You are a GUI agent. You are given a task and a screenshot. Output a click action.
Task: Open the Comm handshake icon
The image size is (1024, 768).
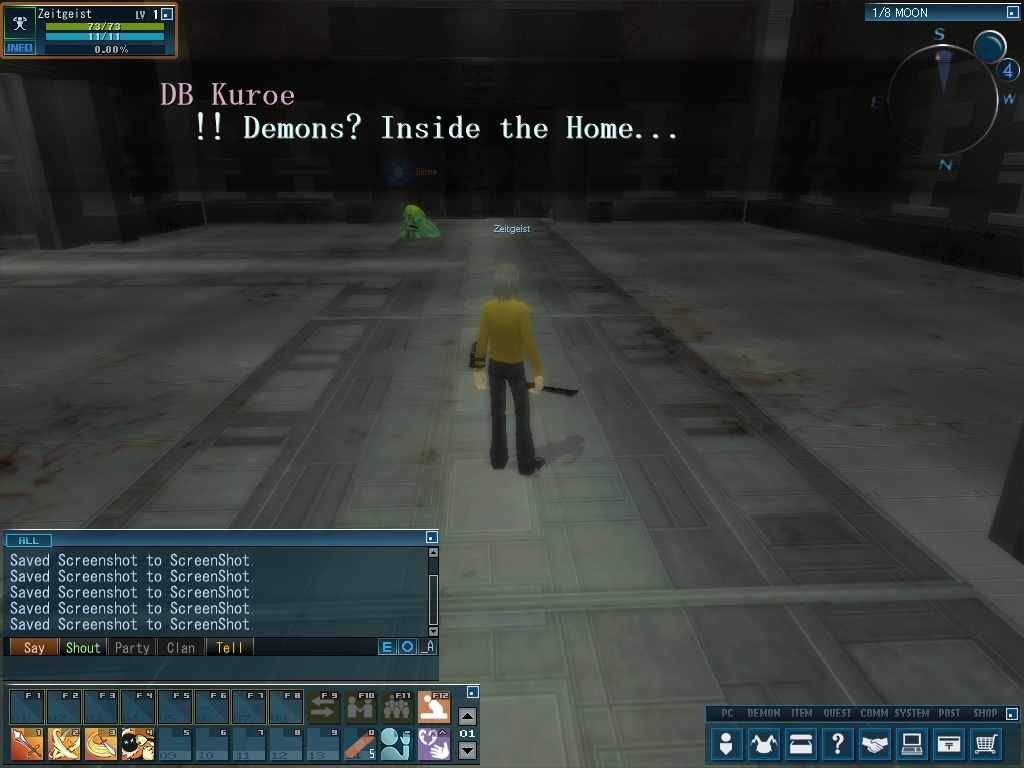(x=875, y=744)
